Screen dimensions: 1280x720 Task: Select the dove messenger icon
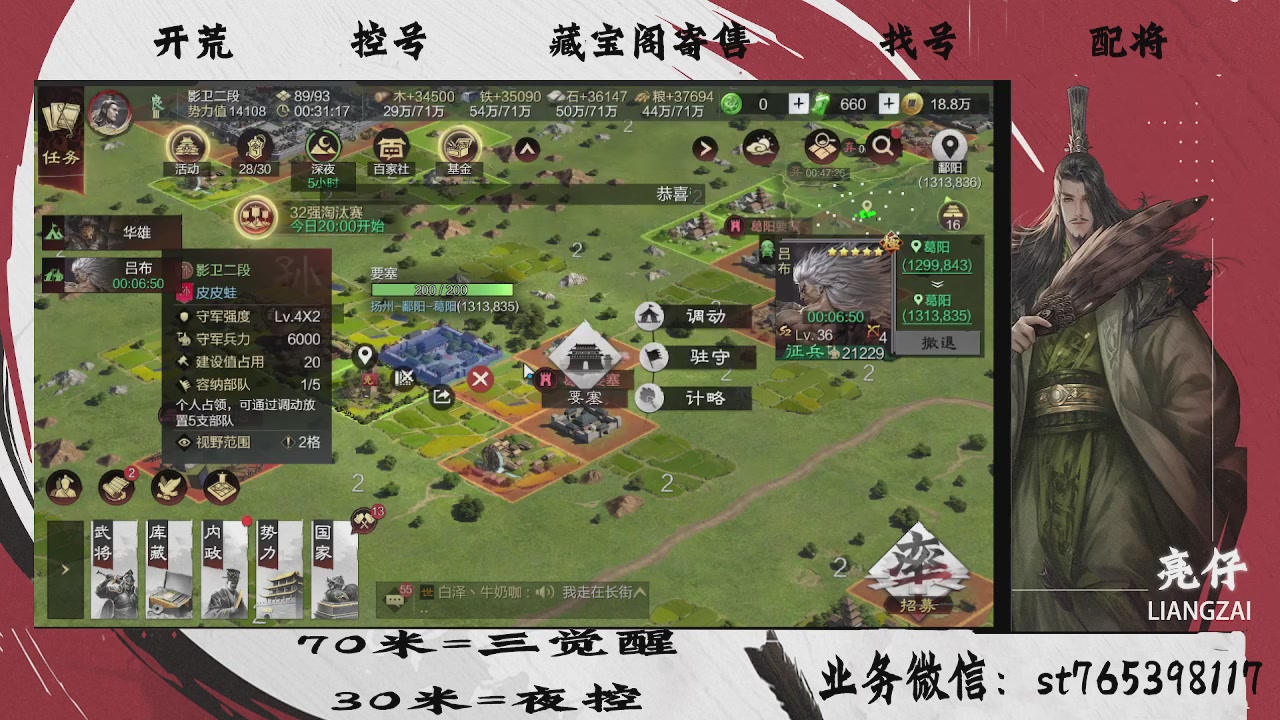pos(168,488)
